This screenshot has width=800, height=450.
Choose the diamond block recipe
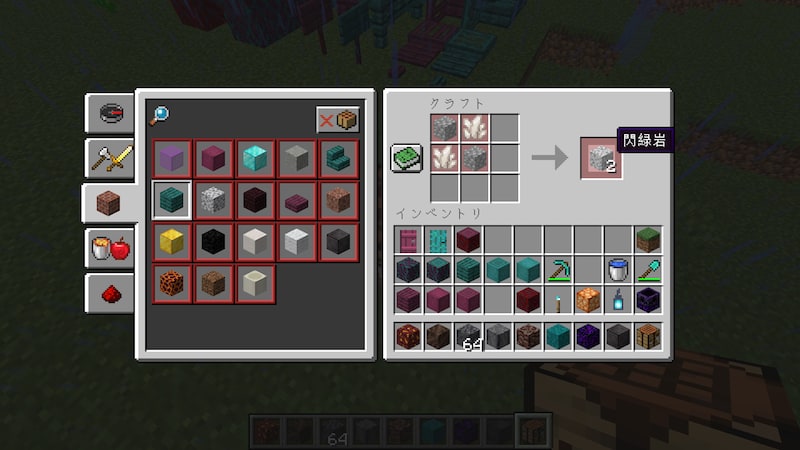click(253, 157)
